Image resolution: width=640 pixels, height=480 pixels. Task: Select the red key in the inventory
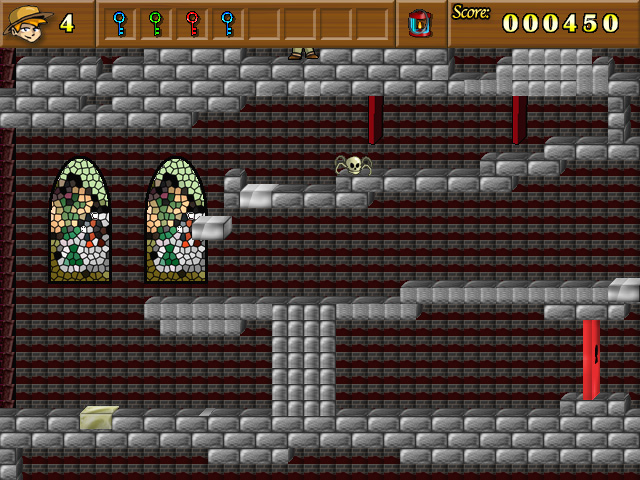(191, 22)
